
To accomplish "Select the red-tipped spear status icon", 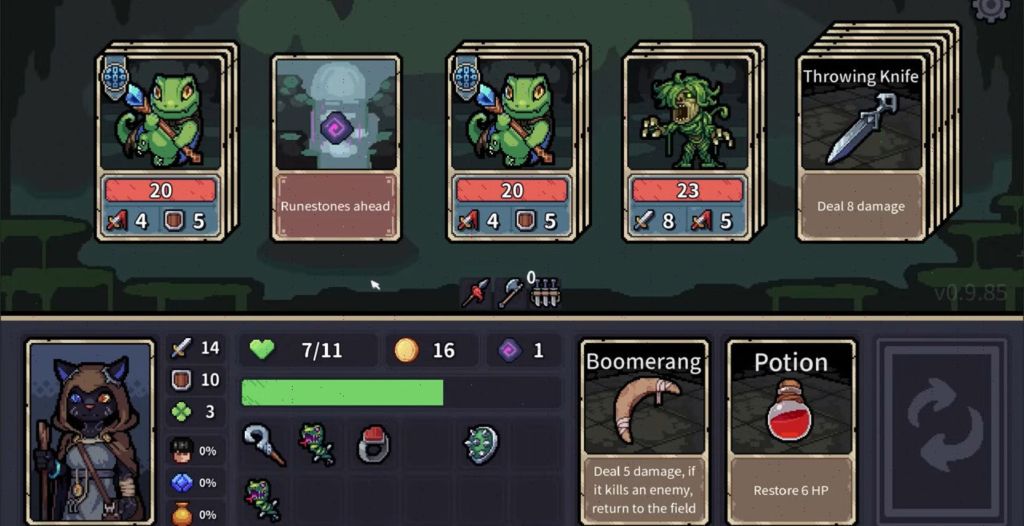I will 476,293.
